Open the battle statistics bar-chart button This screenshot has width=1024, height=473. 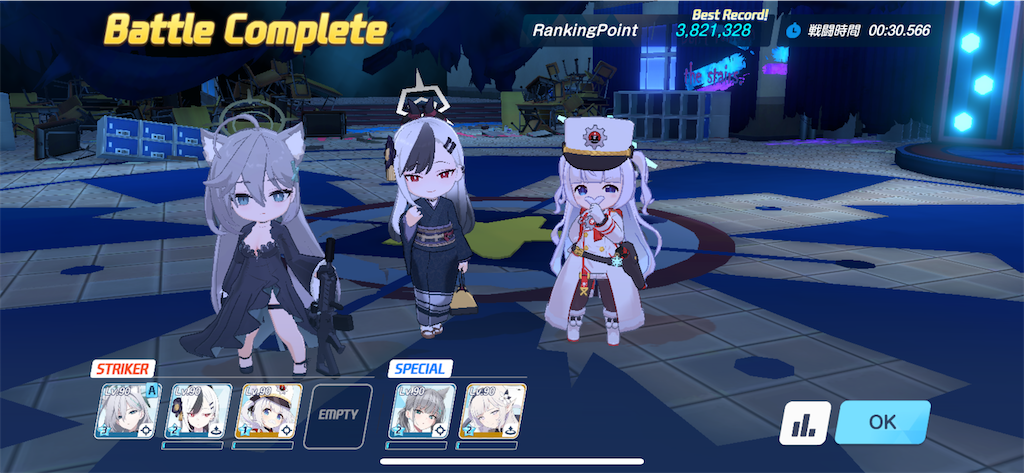[804, 424]
